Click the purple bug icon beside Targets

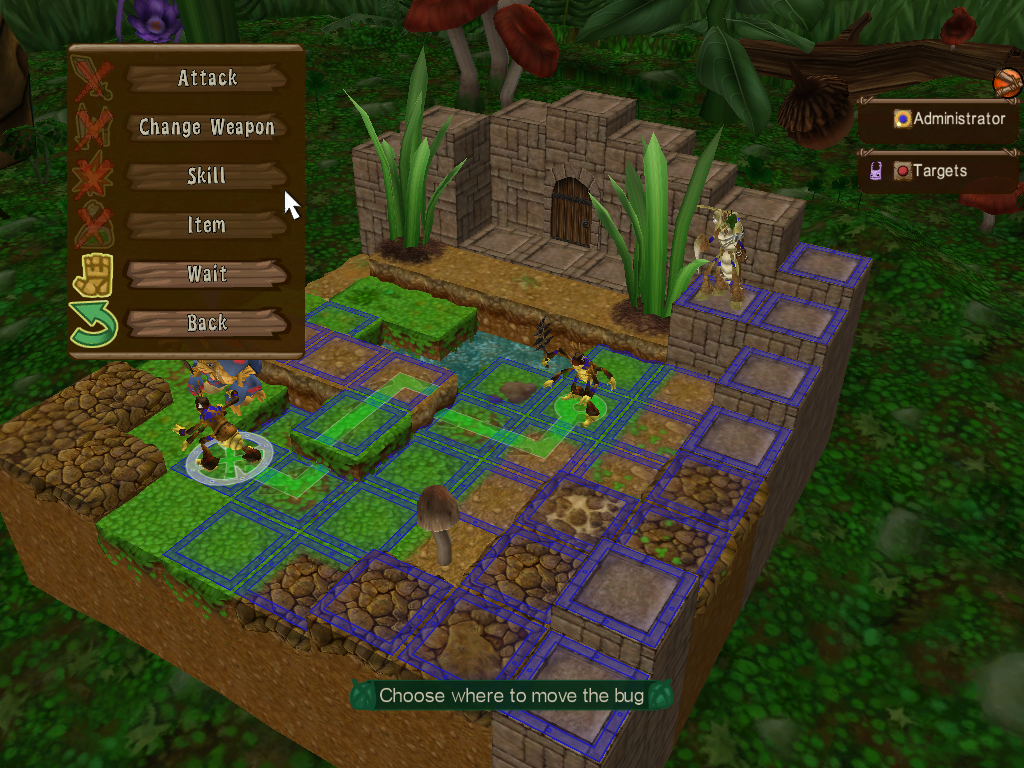point(875,171)
